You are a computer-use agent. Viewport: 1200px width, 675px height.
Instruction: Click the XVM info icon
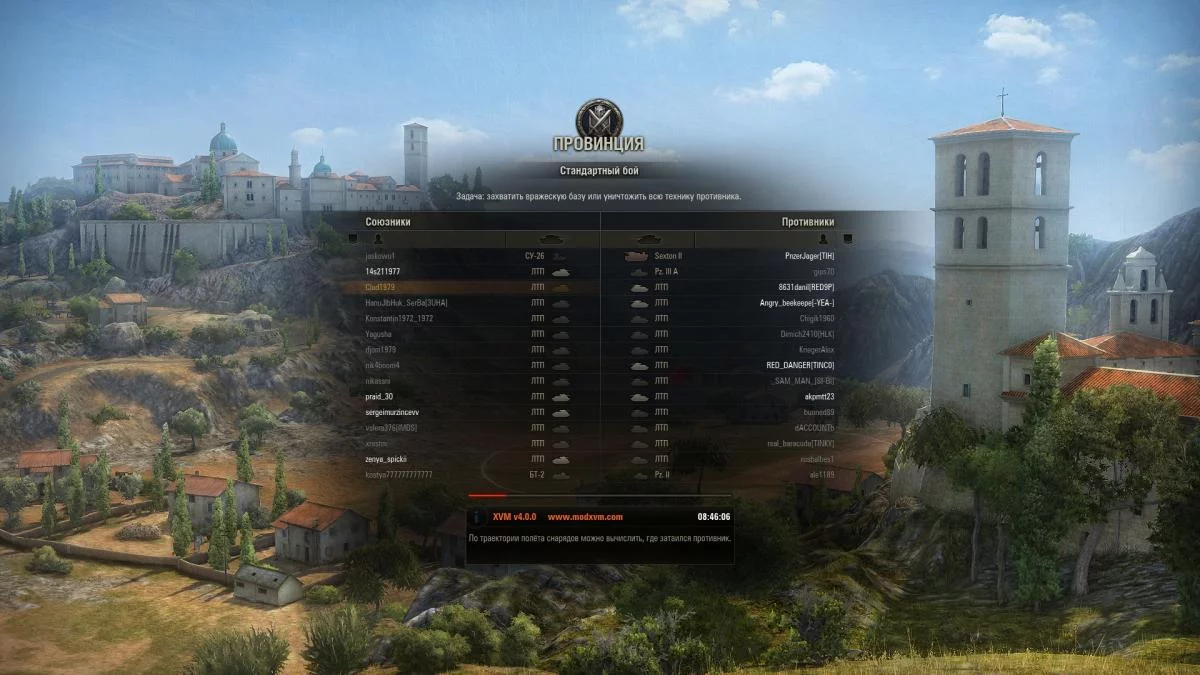tap(479, 517)
